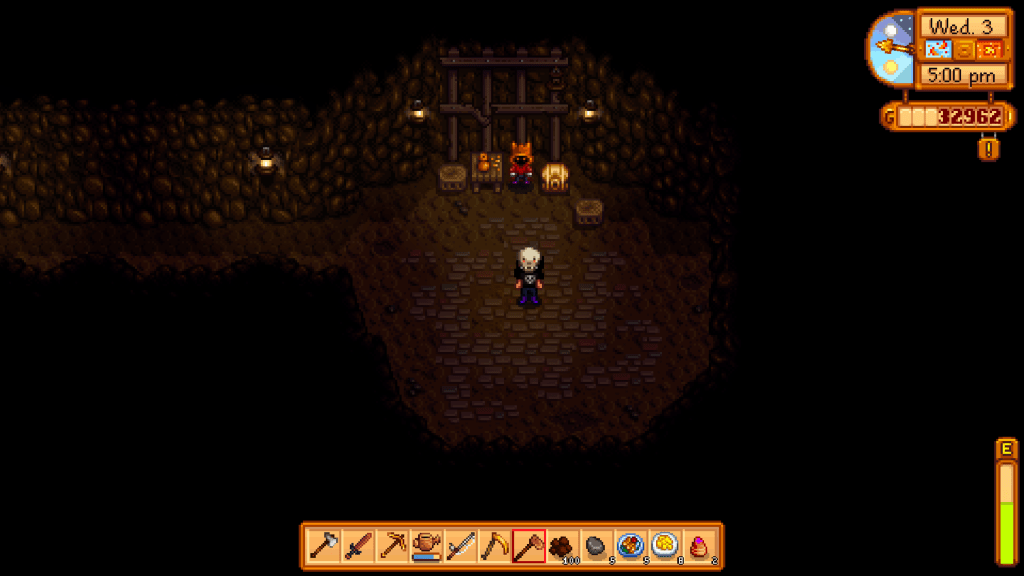Select the blue-plate dish stack of 5
This screenshot has height=576, width=1024.
[x=631, y=546]
